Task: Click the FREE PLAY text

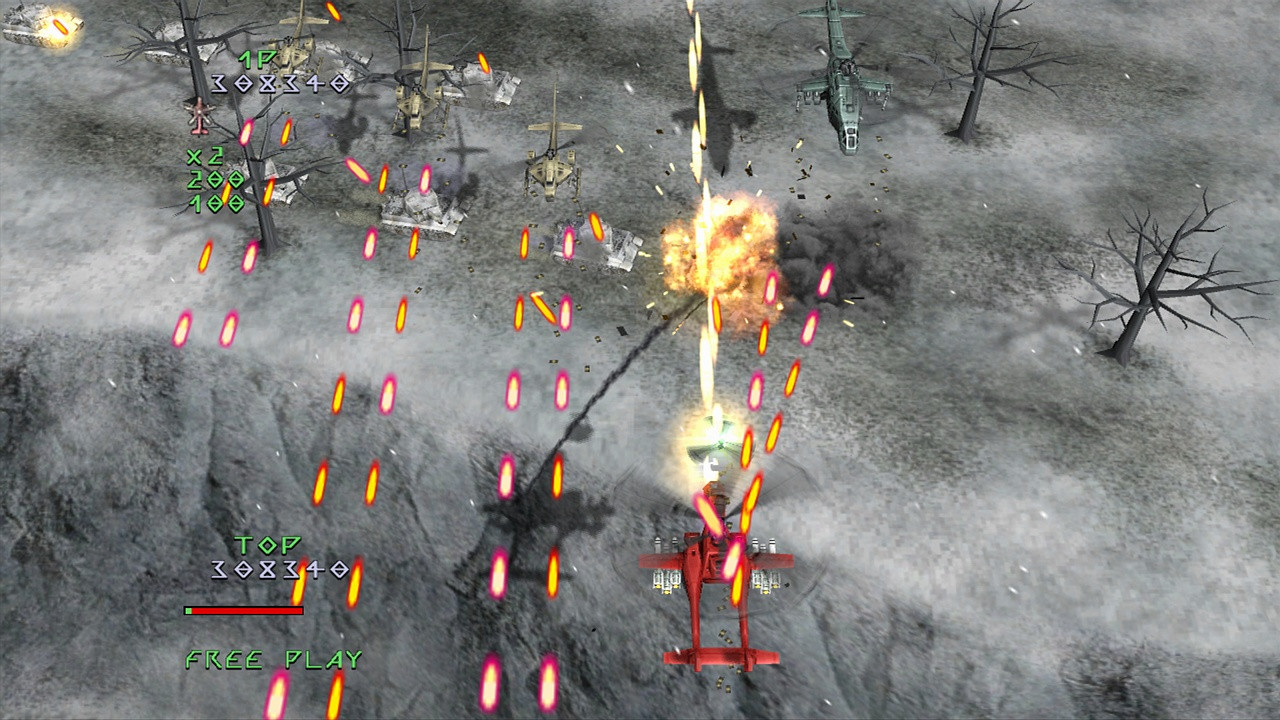Action: 272,660
